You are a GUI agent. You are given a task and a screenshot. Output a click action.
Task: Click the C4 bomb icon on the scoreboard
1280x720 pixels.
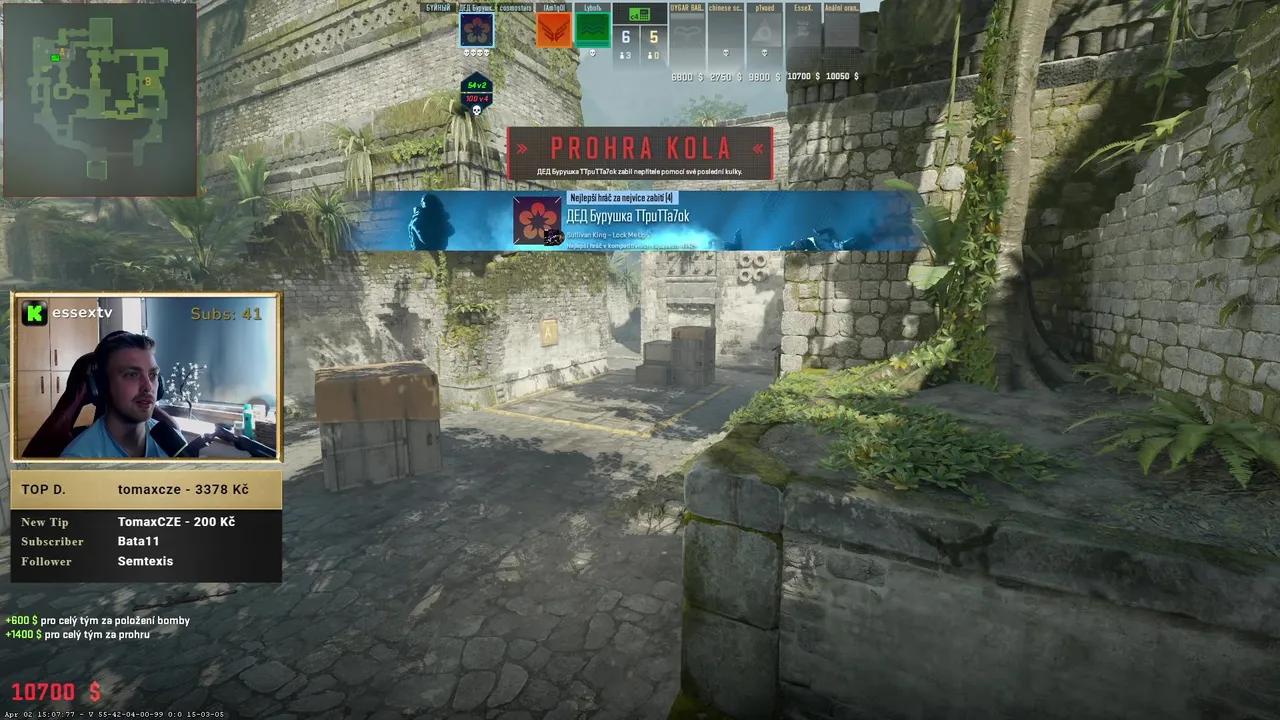(639, 15)
